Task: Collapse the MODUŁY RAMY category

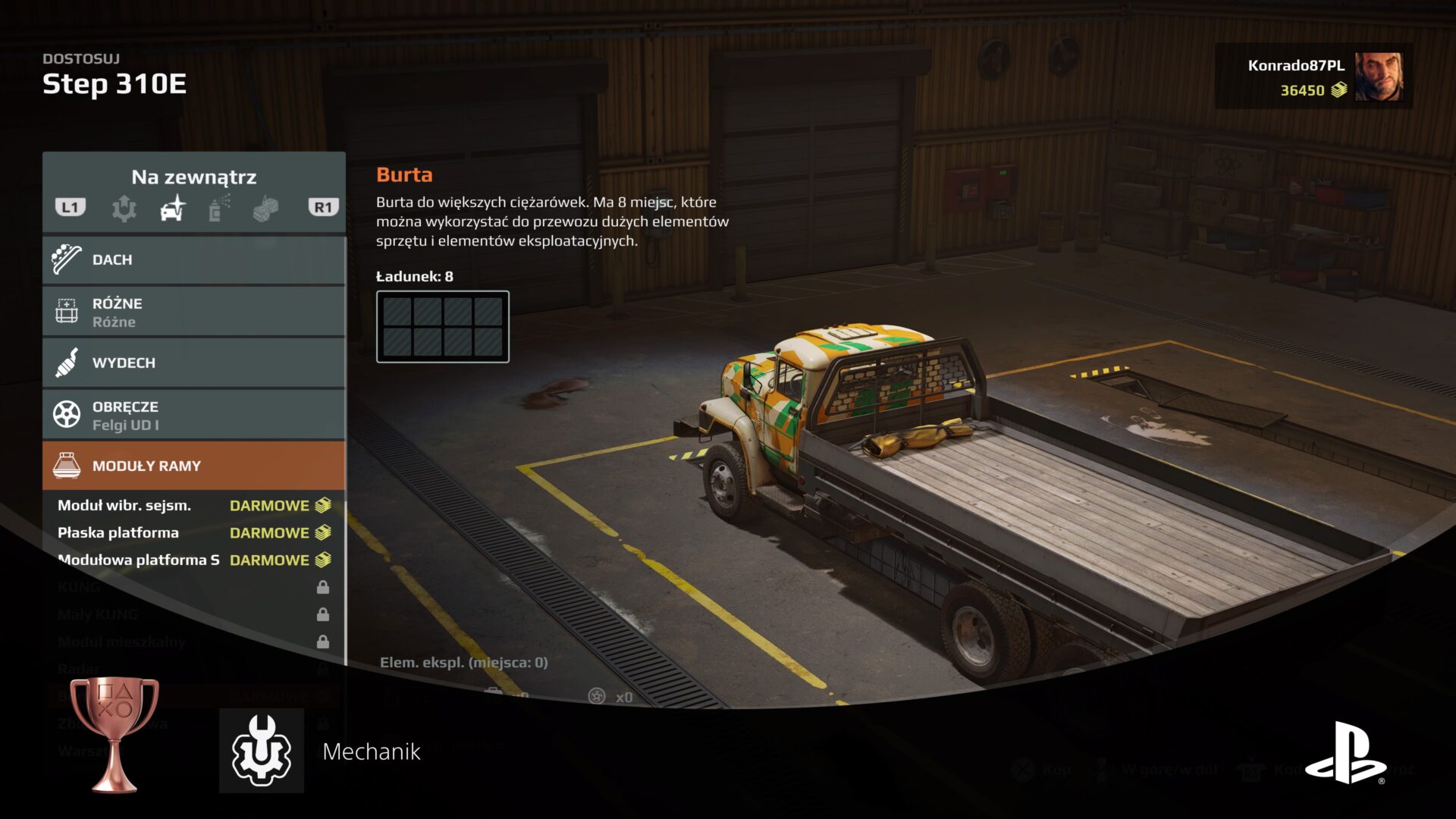Action: click(x=194, y=466)
